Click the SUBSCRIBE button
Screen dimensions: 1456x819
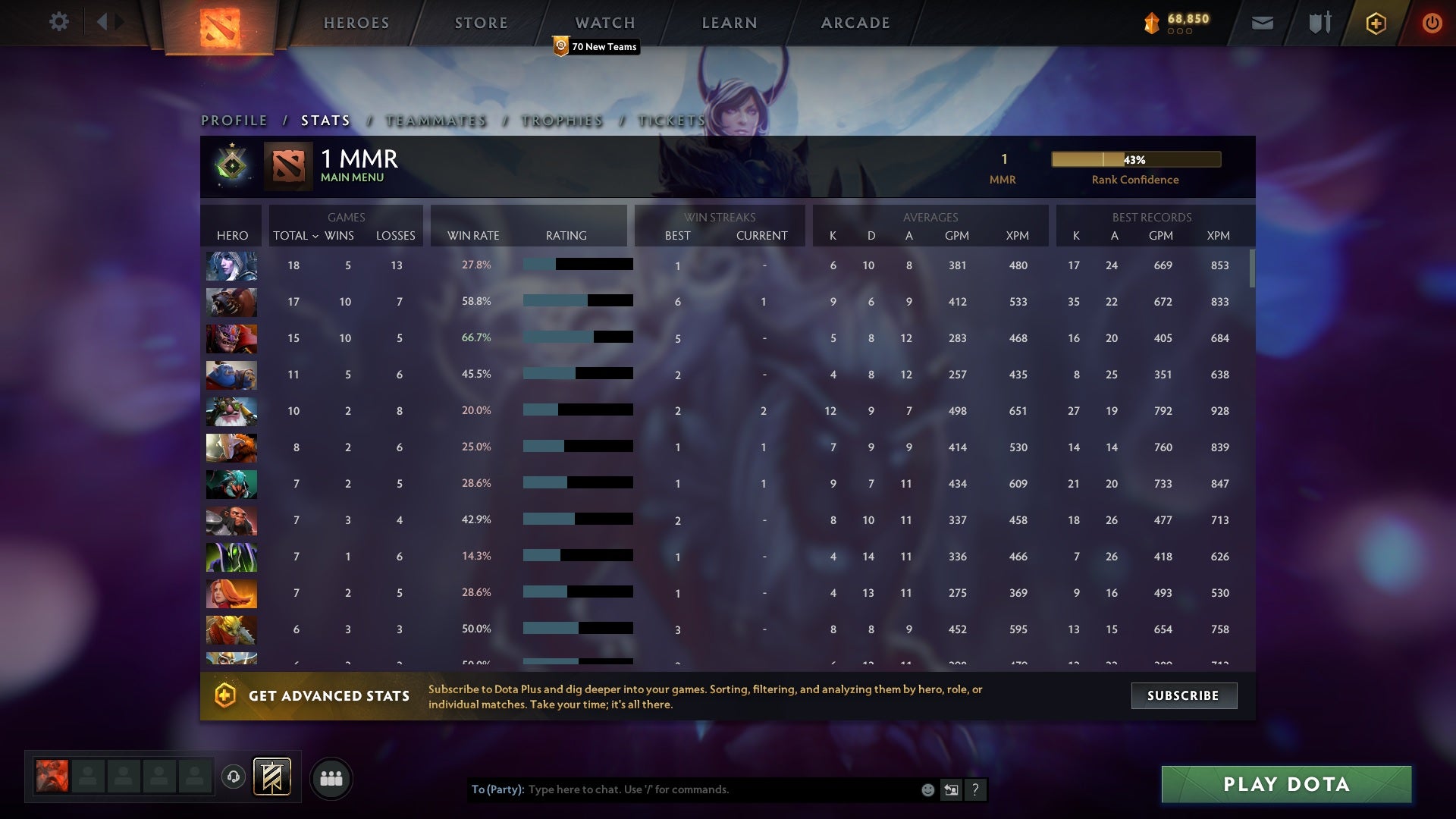click(1183, 695)
